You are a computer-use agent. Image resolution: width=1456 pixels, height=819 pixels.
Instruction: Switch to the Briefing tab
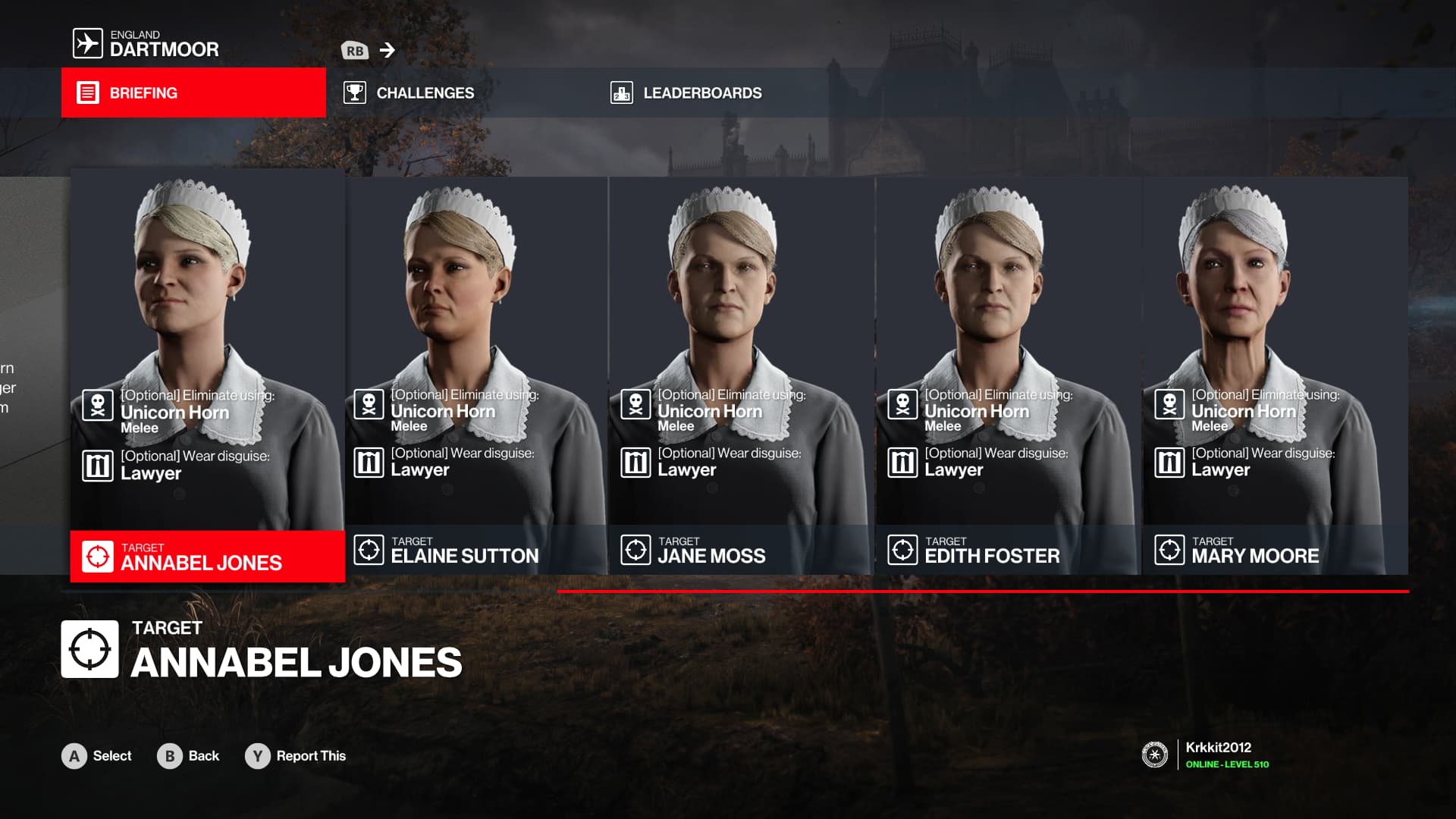point(193,93)
